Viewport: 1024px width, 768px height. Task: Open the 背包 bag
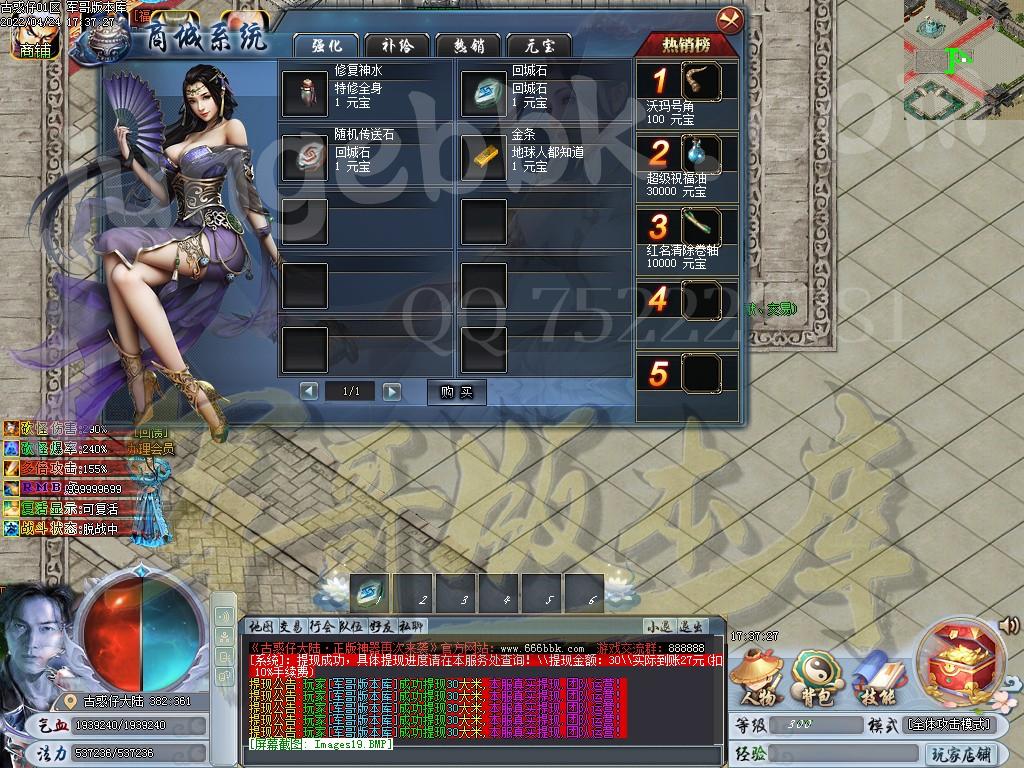coord(812,676)
